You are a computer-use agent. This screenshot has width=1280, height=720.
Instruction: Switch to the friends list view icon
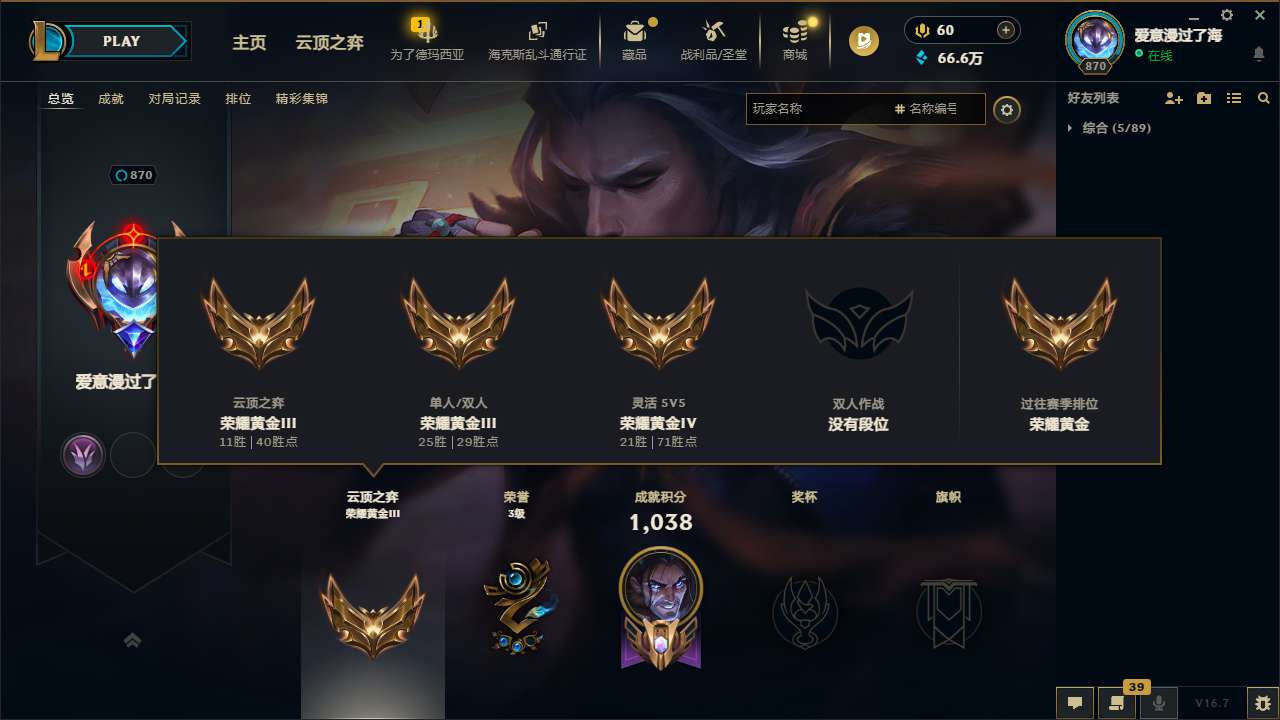tap(1234, 98)
